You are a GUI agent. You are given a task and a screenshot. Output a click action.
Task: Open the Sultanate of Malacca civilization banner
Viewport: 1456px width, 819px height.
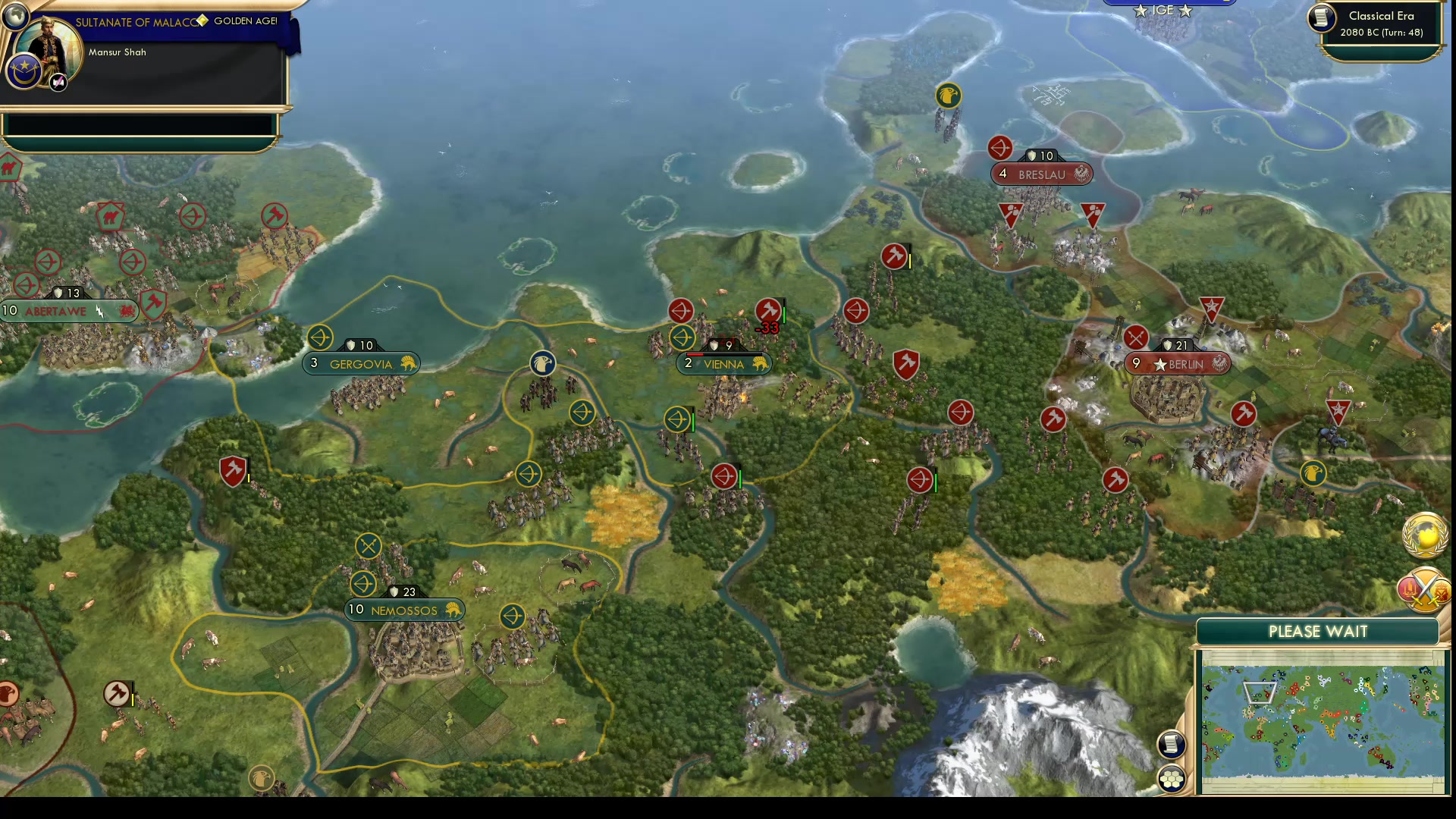pos(136,21)
